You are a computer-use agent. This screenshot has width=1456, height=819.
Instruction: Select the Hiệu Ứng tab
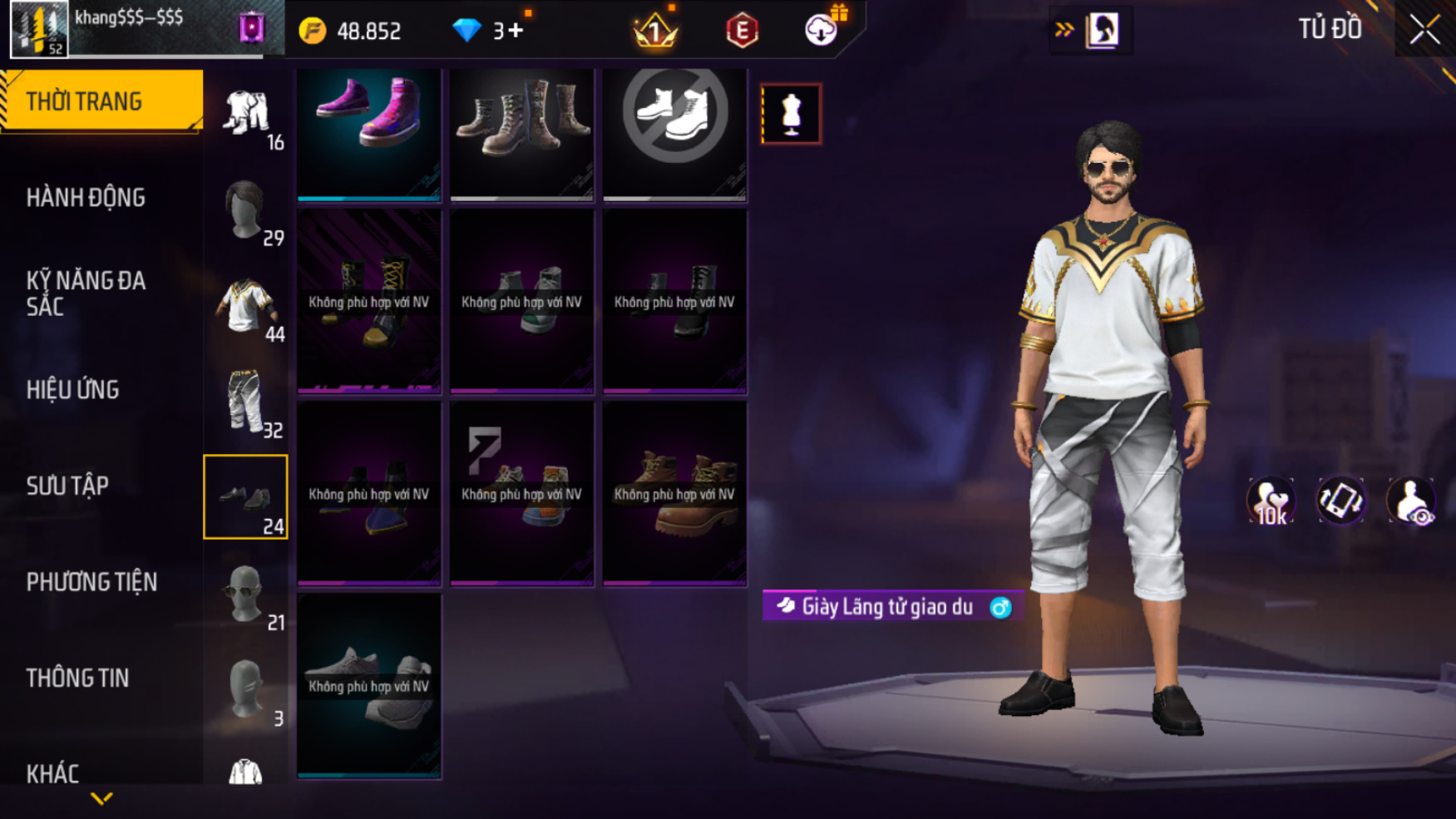(x=73, y=390)
